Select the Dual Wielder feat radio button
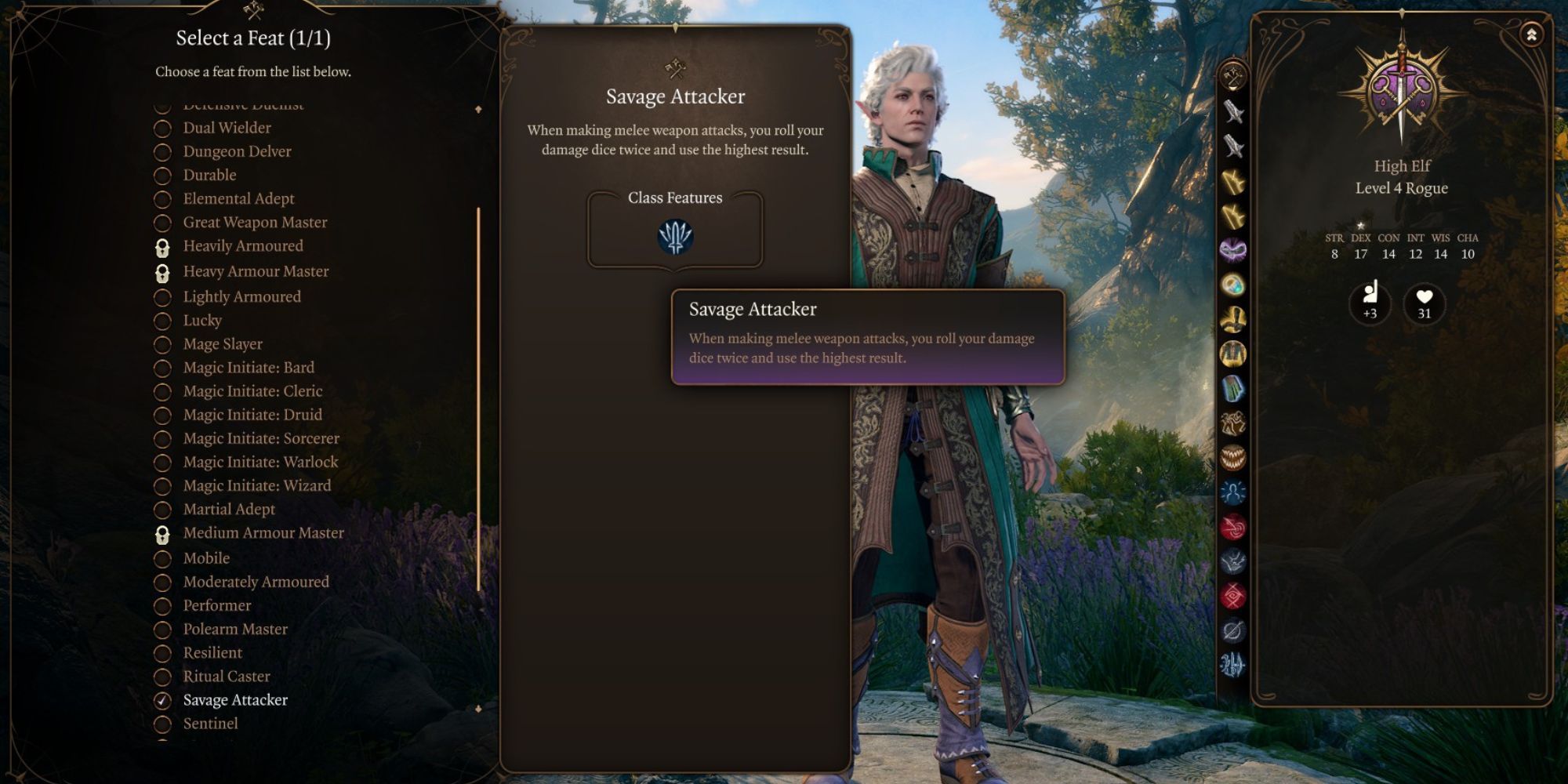This screenshot has width=1568, height=784. (164, 128)
